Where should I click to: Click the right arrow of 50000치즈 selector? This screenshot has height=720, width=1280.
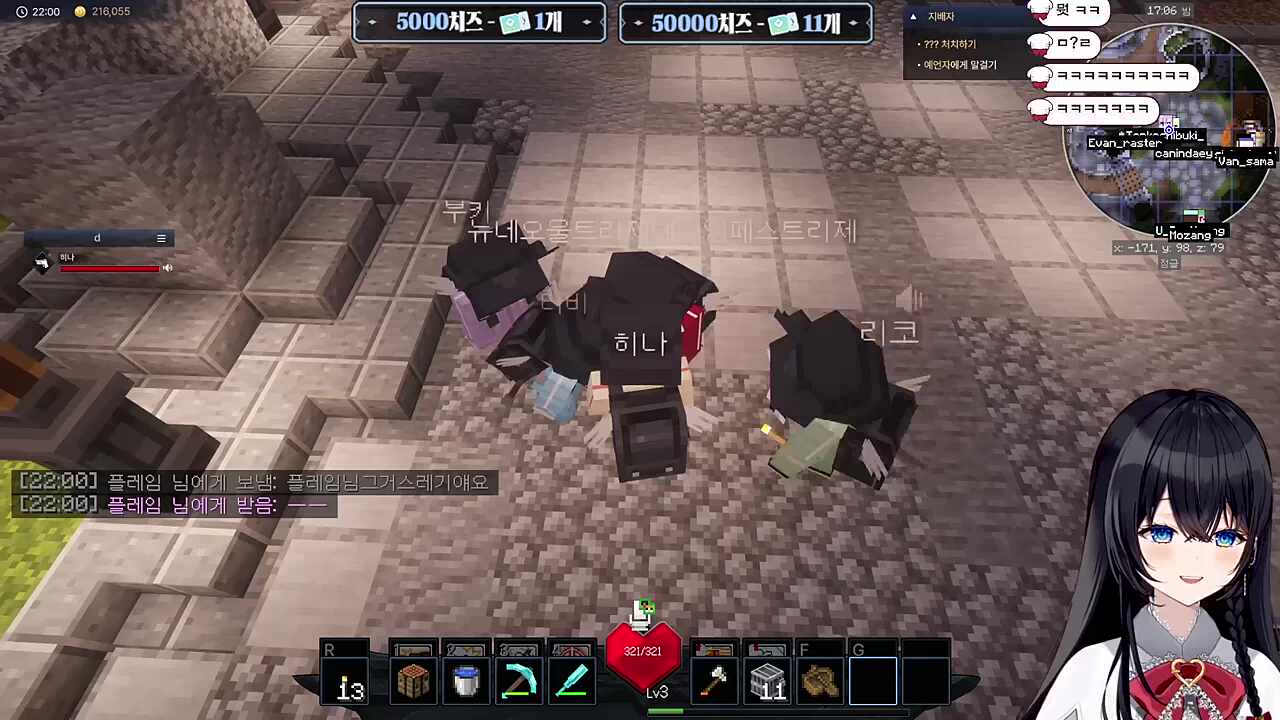(x=852, y=21)
